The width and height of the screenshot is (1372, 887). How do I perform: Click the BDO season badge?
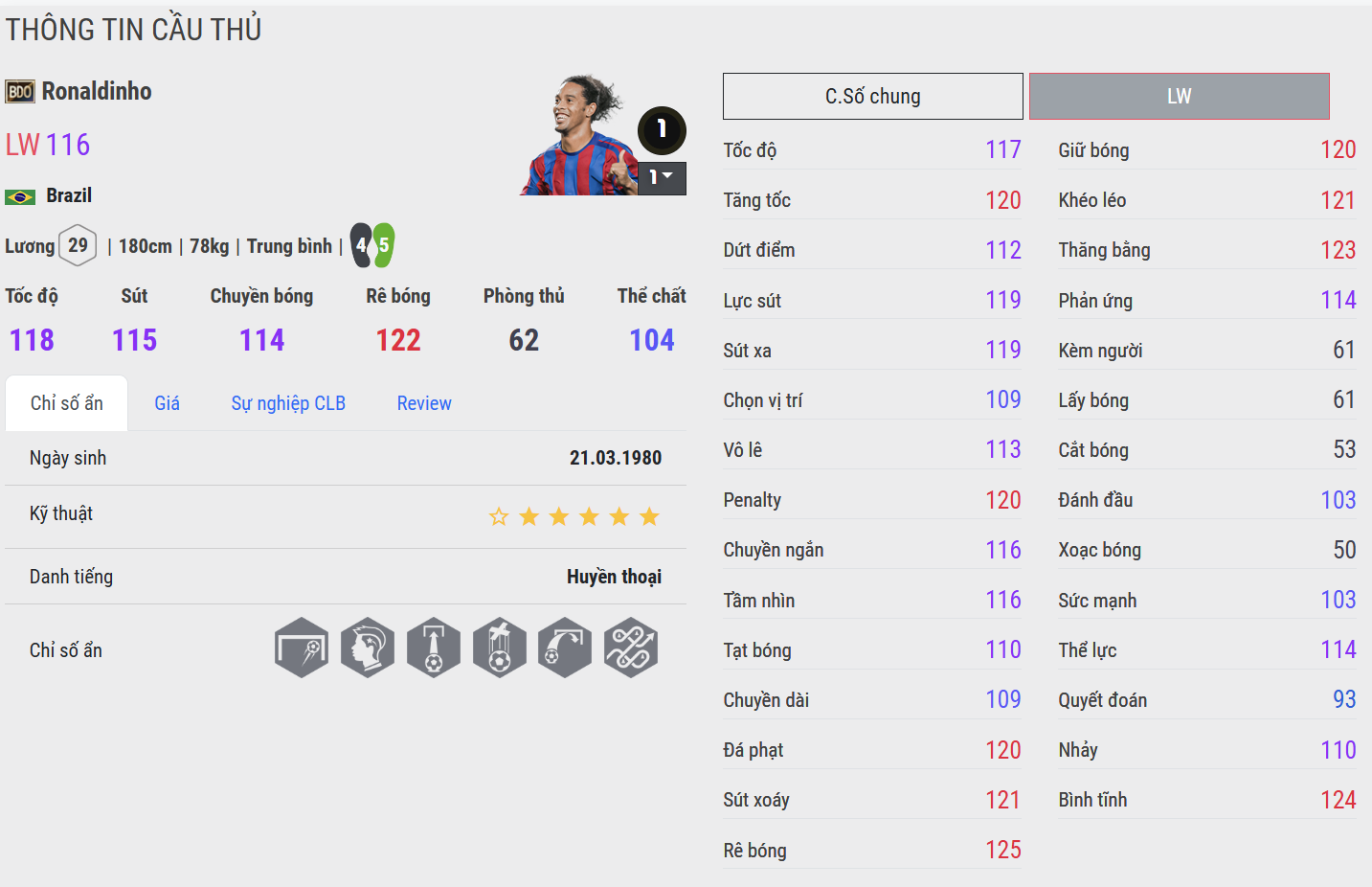click(20, 92)
